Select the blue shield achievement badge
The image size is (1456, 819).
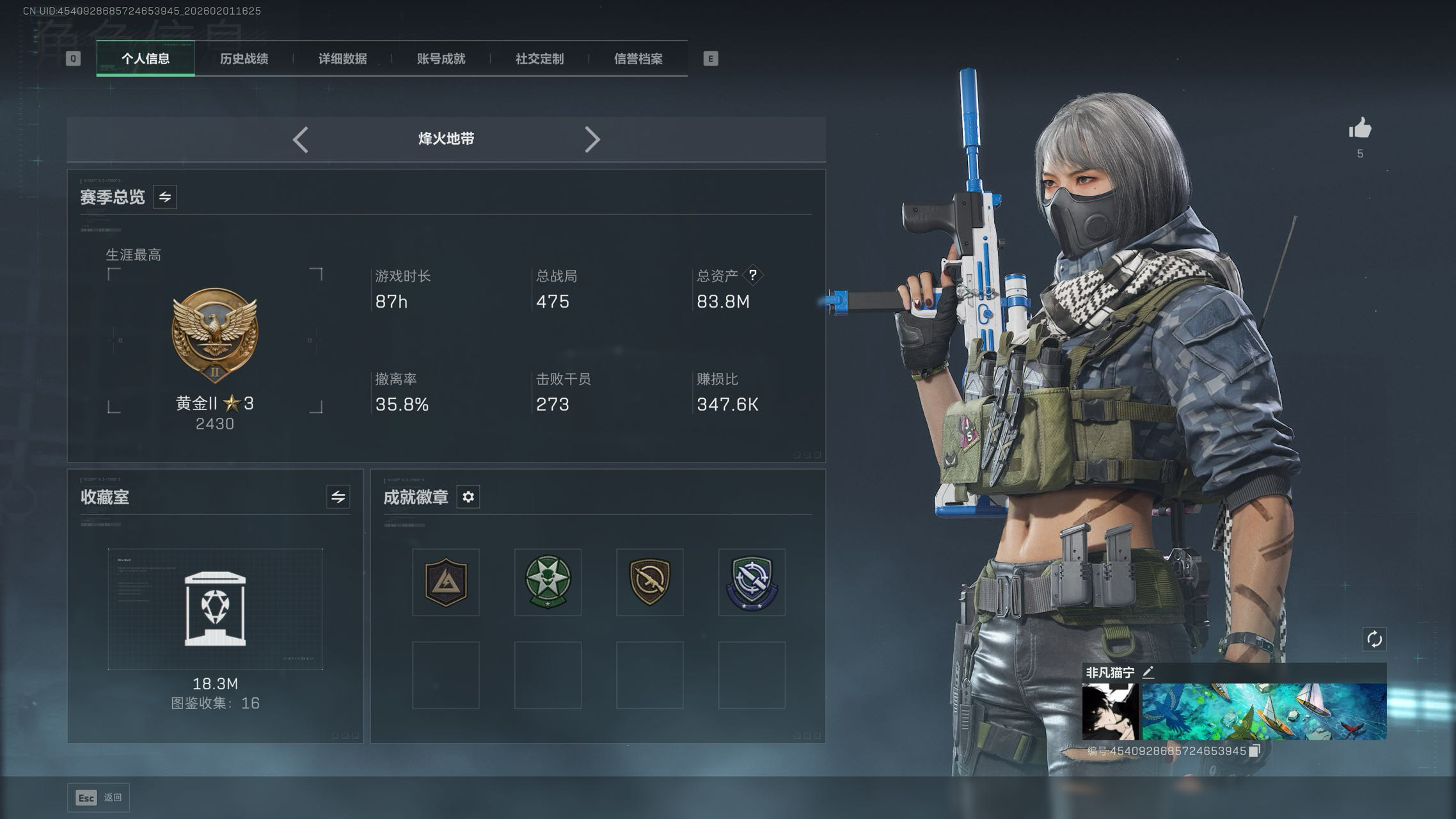pyautogui.click(x=752, y=582)
